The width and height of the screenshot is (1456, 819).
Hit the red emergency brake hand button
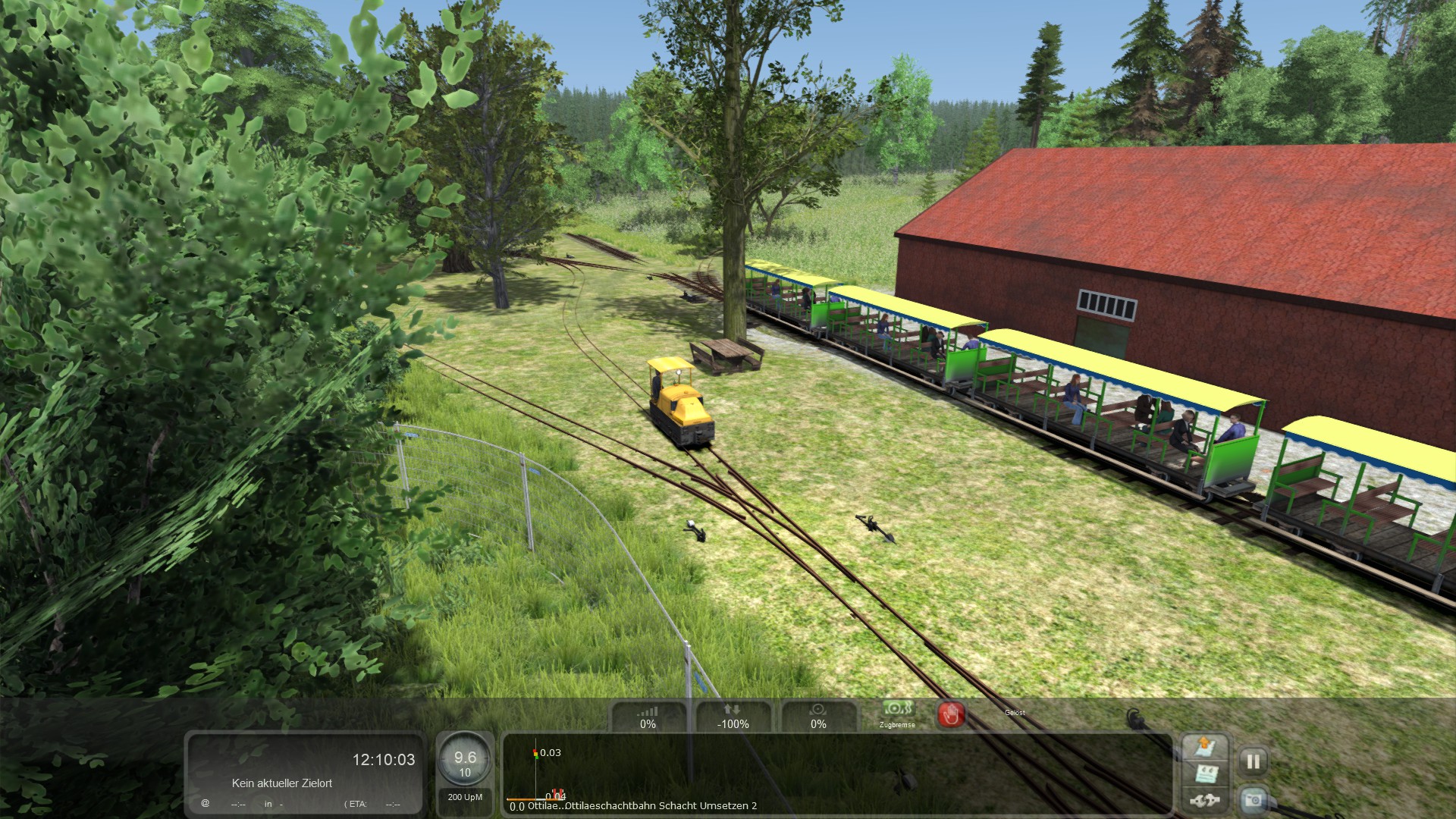(951, 714)
